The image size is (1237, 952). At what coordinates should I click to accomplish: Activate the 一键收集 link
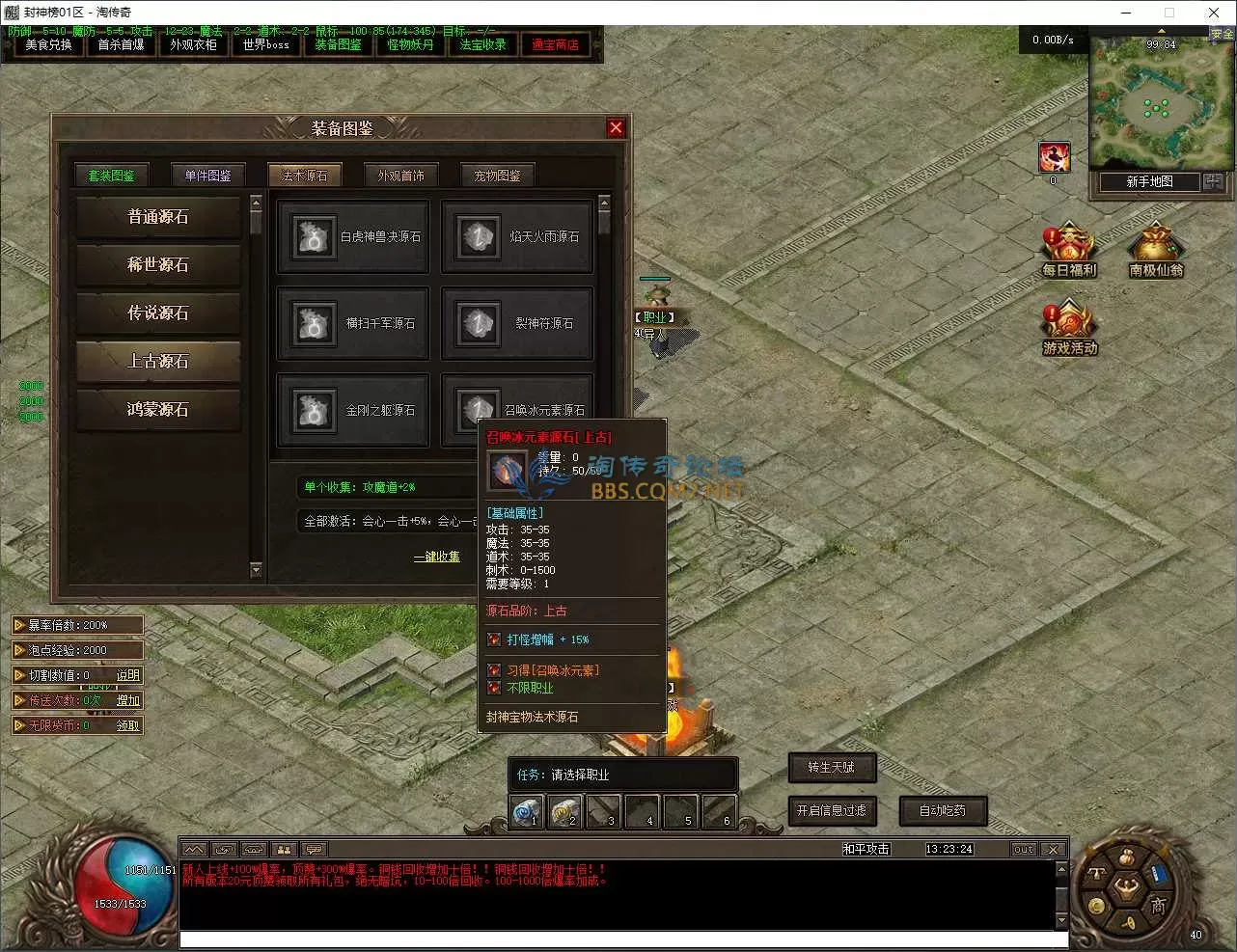click(437, 557)
